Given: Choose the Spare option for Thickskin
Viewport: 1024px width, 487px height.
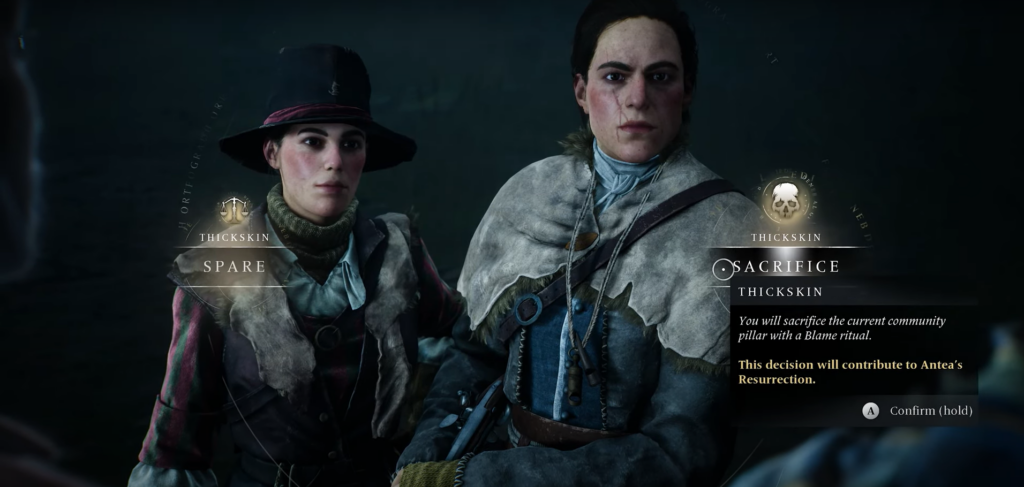Looking at the screenshot, I should tap(235, 267).
